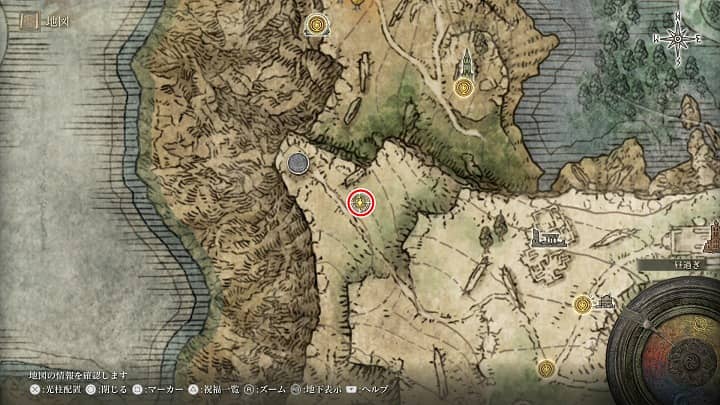
Task: Select the red-circled map marker
Action: tap(362, 203)
